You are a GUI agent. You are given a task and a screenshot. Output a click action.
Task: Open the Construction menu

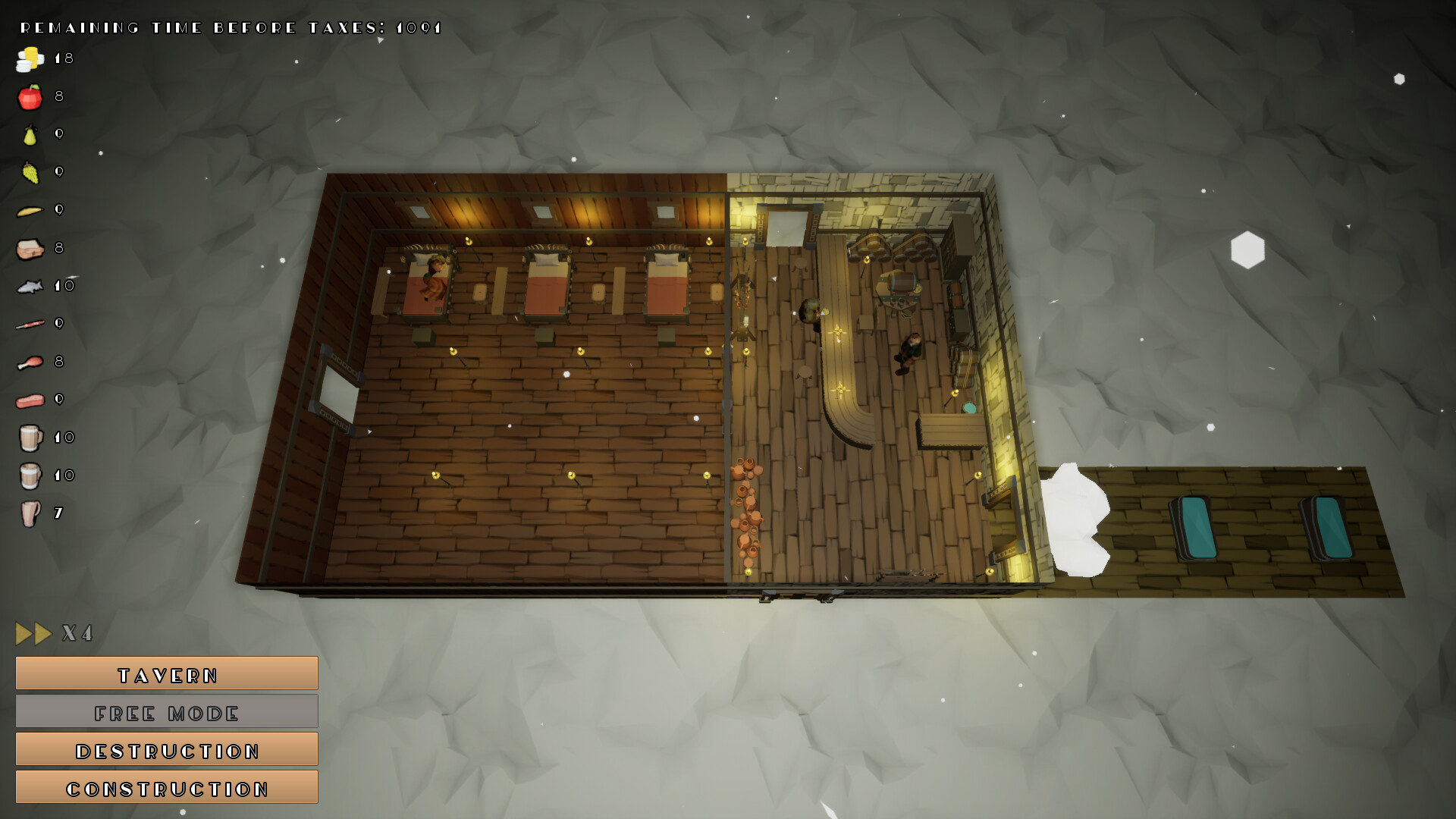(x=166, y=787)
